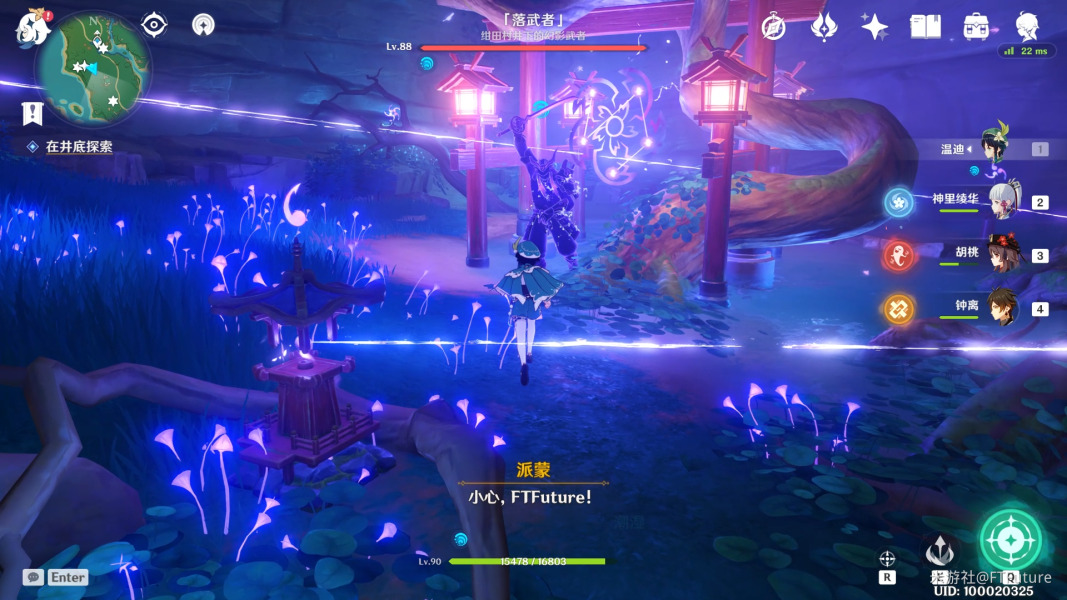This screenshot has width=1067, height=600.
Task: Click the round beacon icon beside the minimap
Action: [203, 24]
